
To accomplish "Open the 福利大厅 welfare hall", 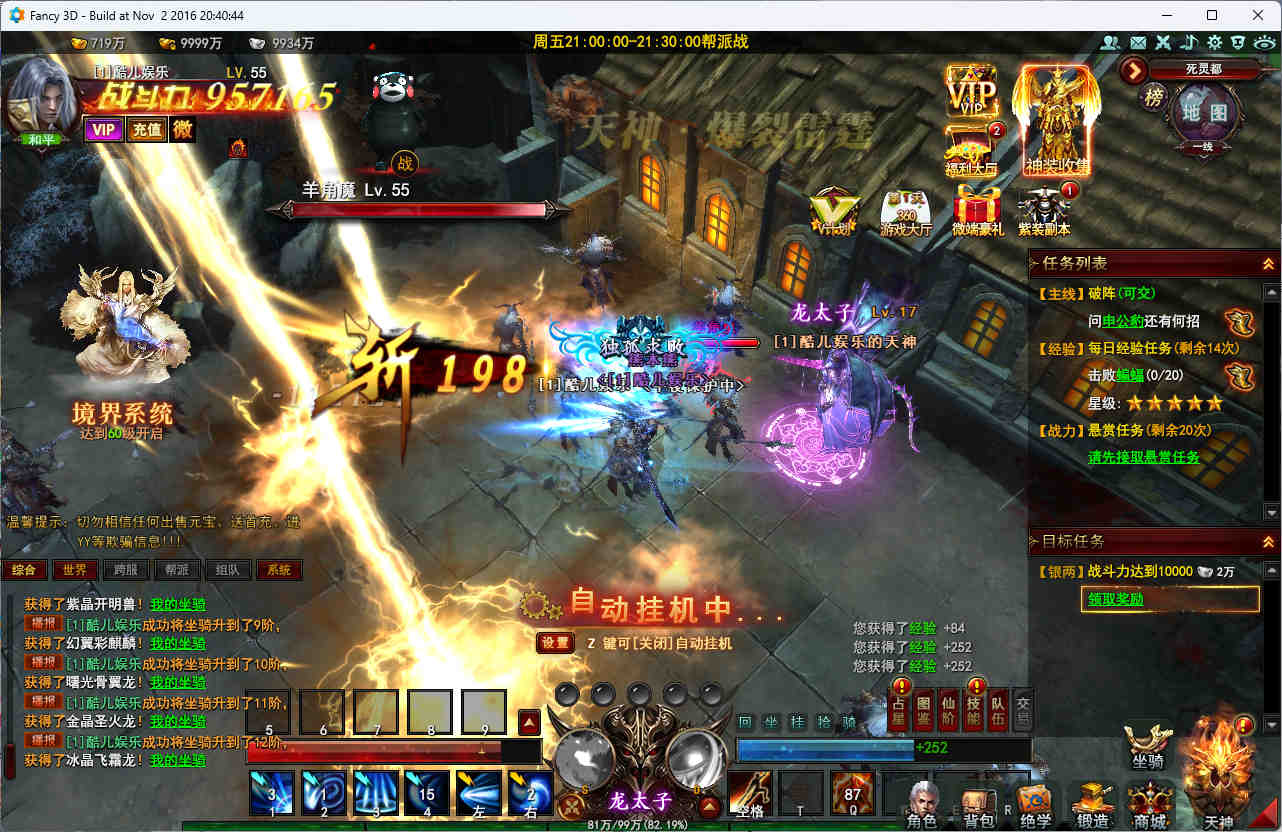I will tap(970, 150).
